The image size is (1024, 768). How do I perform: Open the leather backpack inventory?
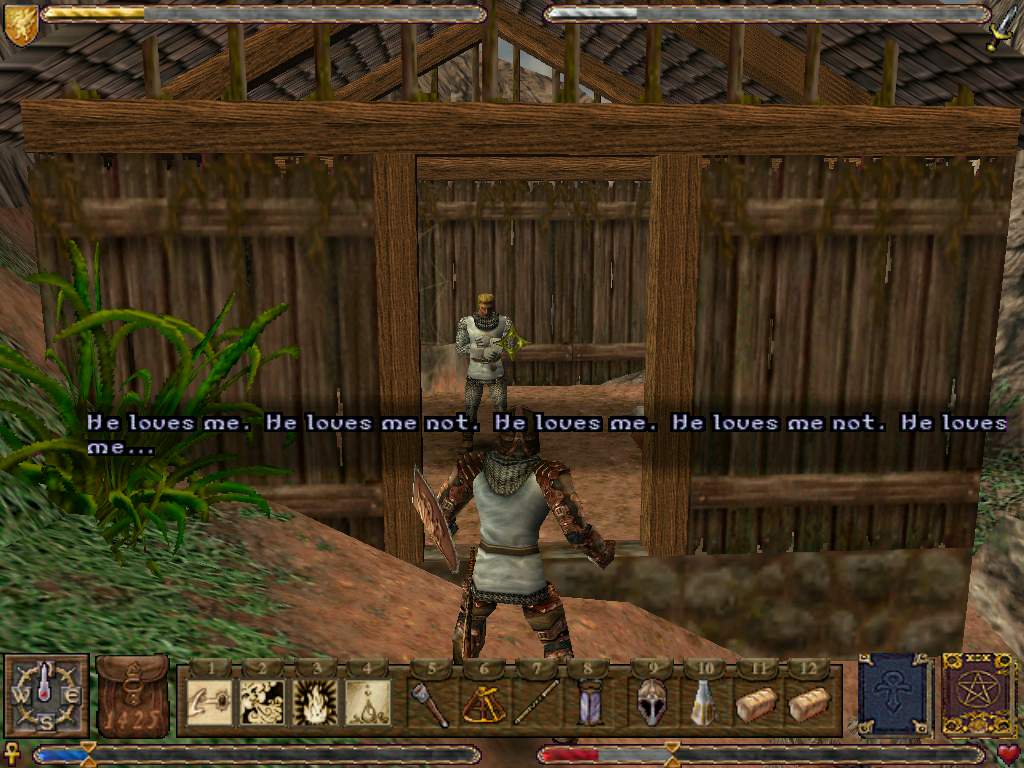click(133, 697)
